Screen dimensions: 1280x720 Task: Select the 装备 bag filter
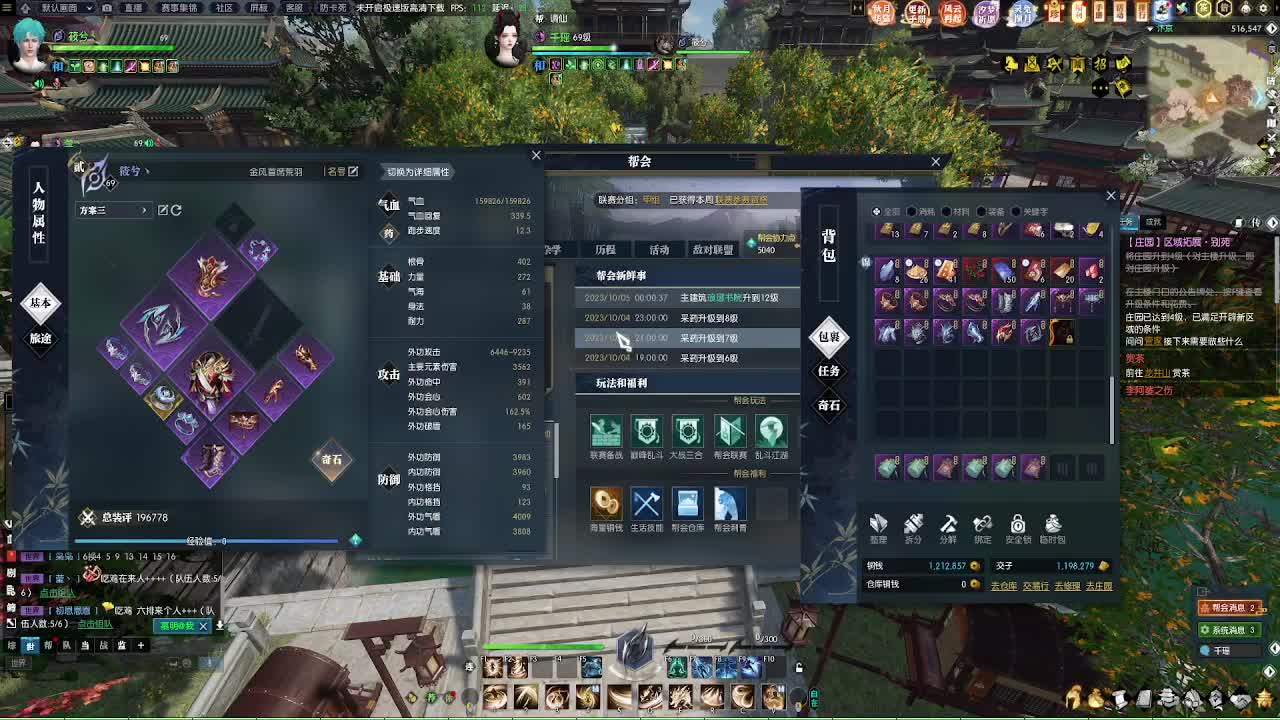pos(992,211)
